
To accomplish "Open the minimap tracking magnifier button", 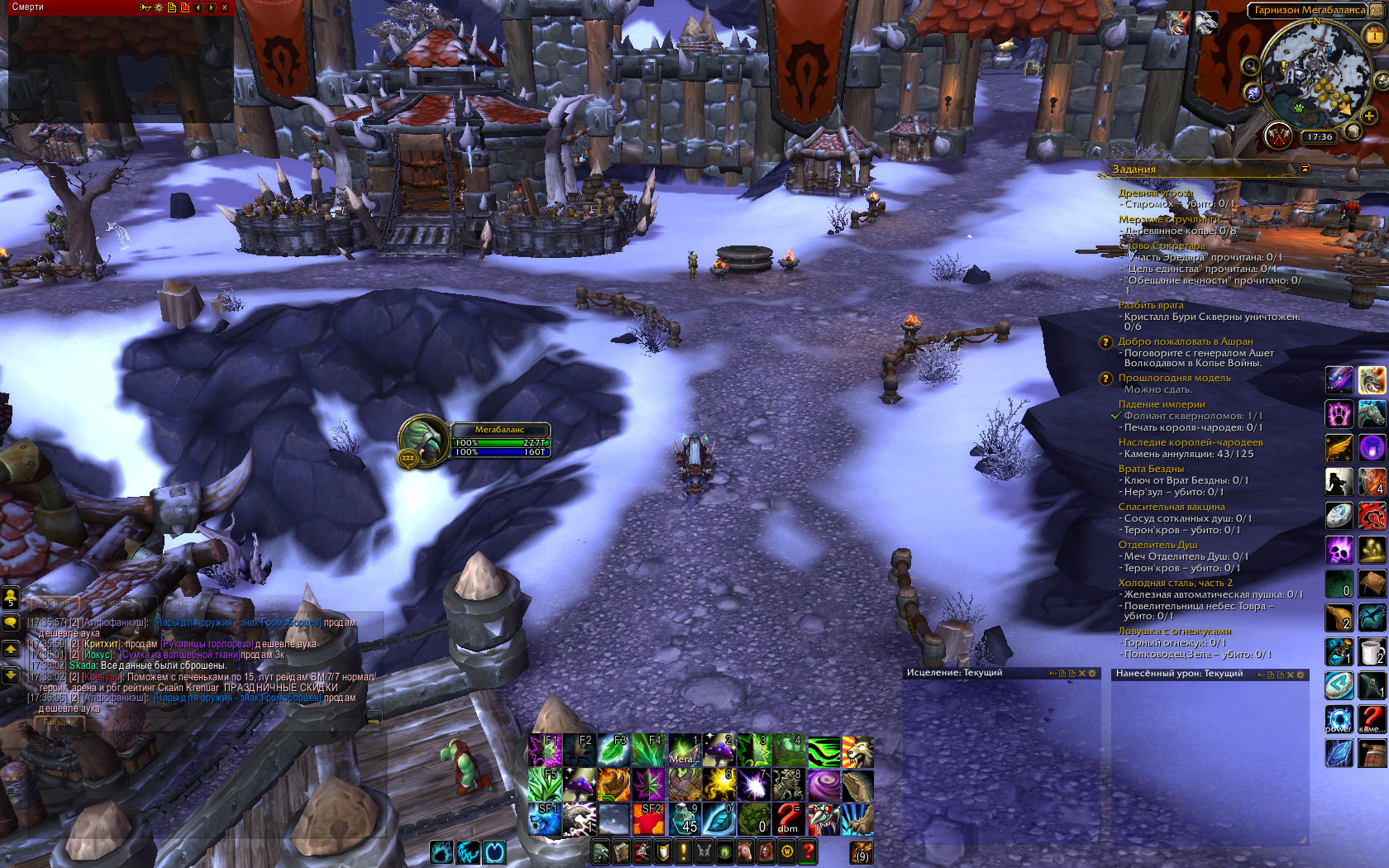I will click(1251, 66).
